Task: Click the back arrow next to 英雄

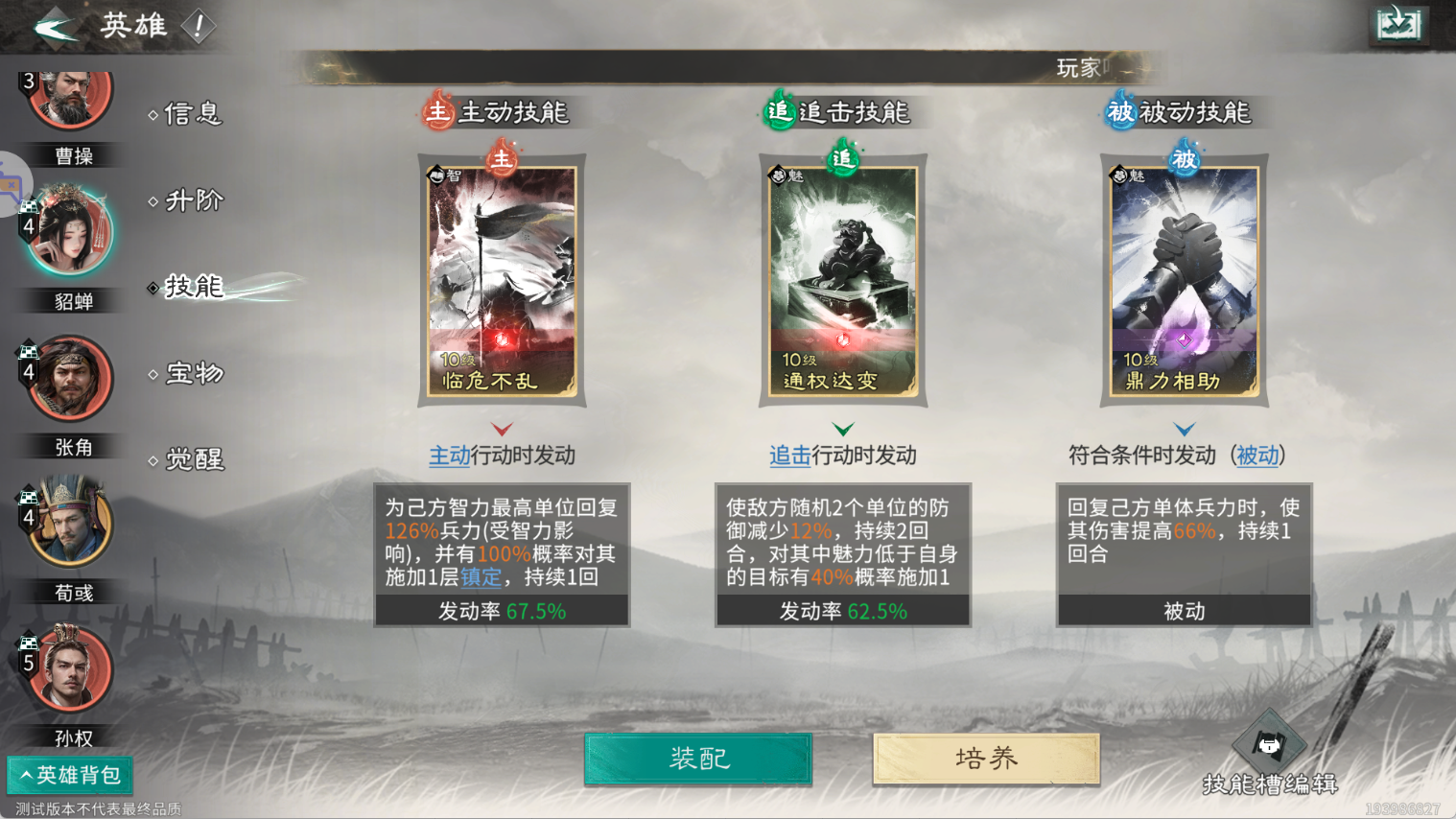Action: click(55, 26)
